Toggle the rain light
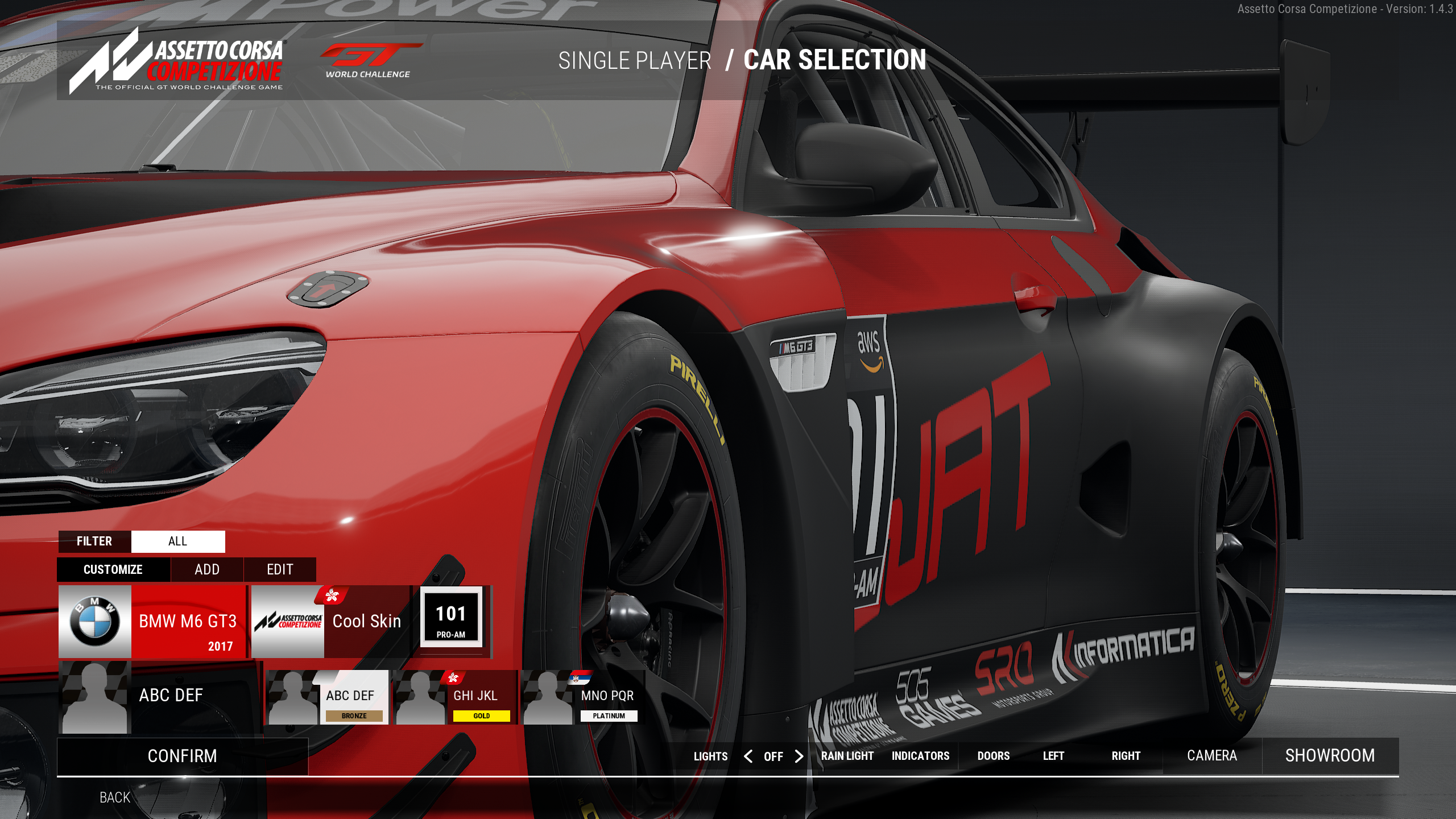The height and width of the screenshot is (819, 1456). point(847,756)
